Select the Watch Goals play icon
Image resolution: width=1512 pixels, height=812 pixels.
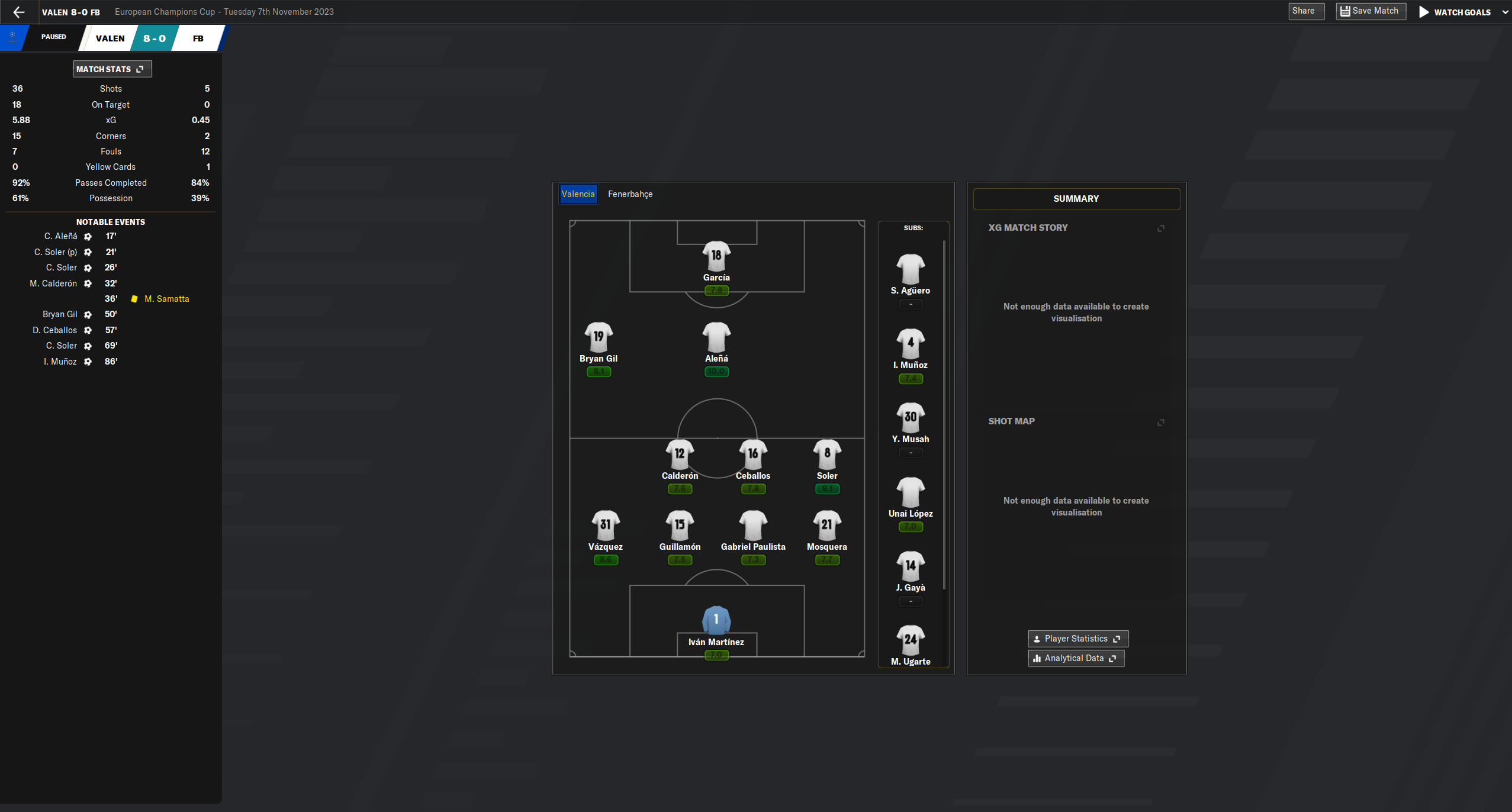[x=1423, y=12]
